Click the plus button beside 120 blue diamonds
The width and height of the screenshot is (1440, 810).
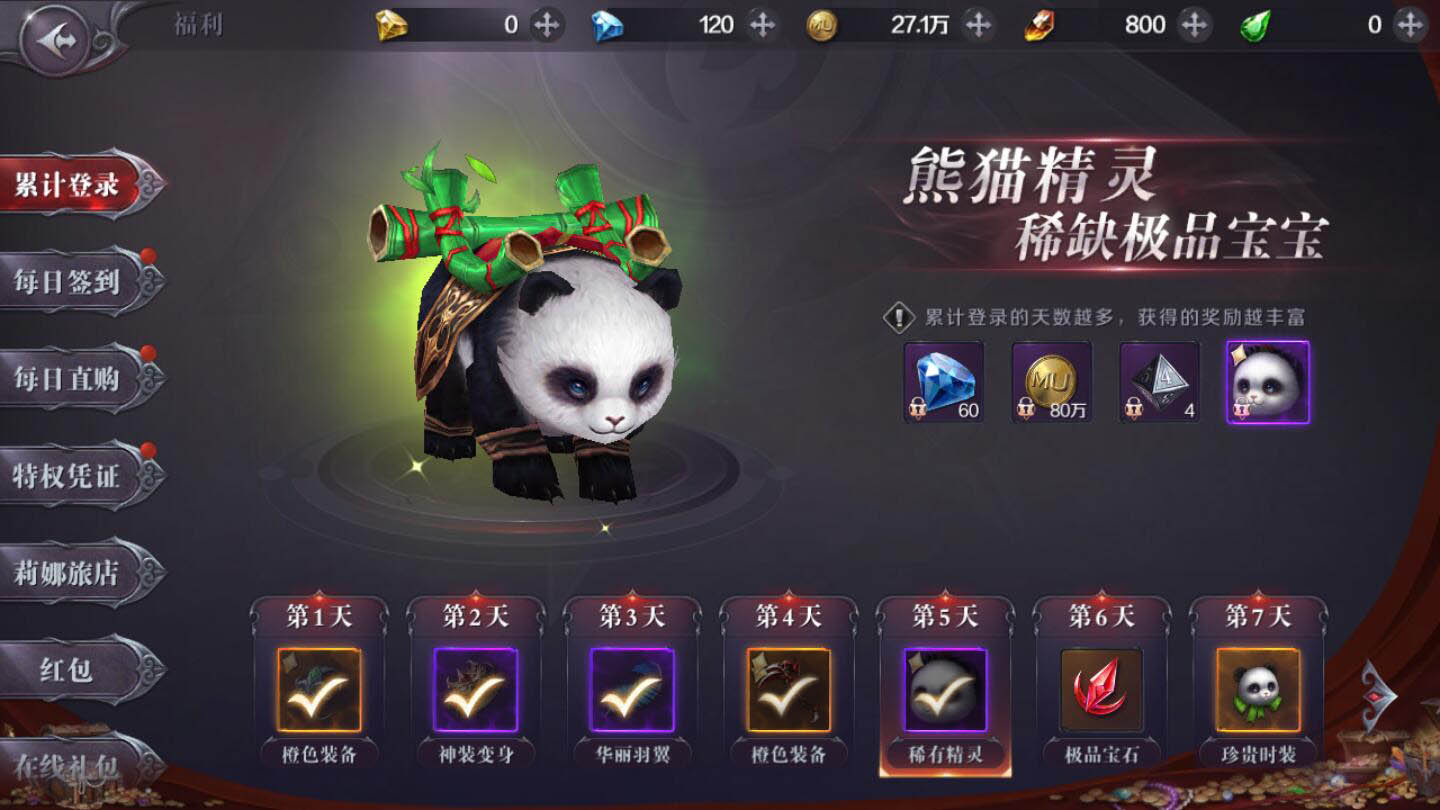tap(762, 24)
